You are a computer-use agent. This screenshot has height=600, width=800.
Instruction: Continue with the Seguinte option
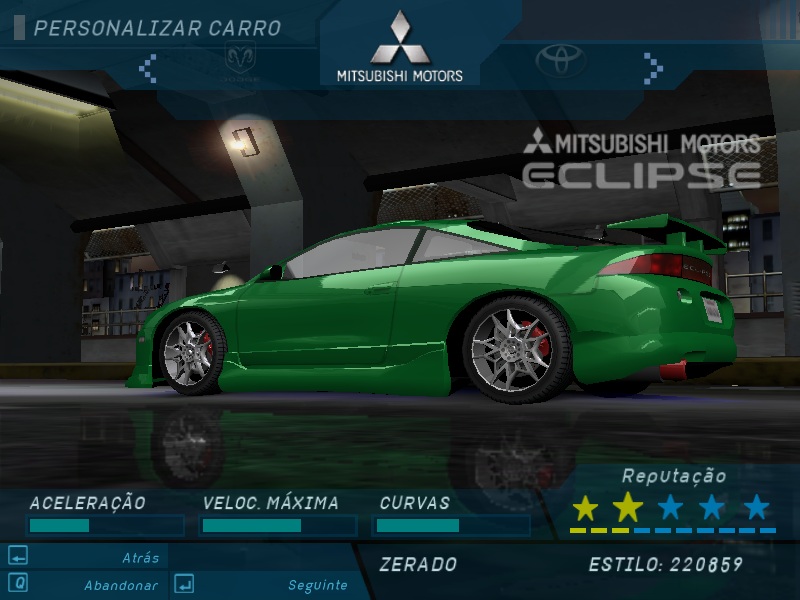[317, 585]
